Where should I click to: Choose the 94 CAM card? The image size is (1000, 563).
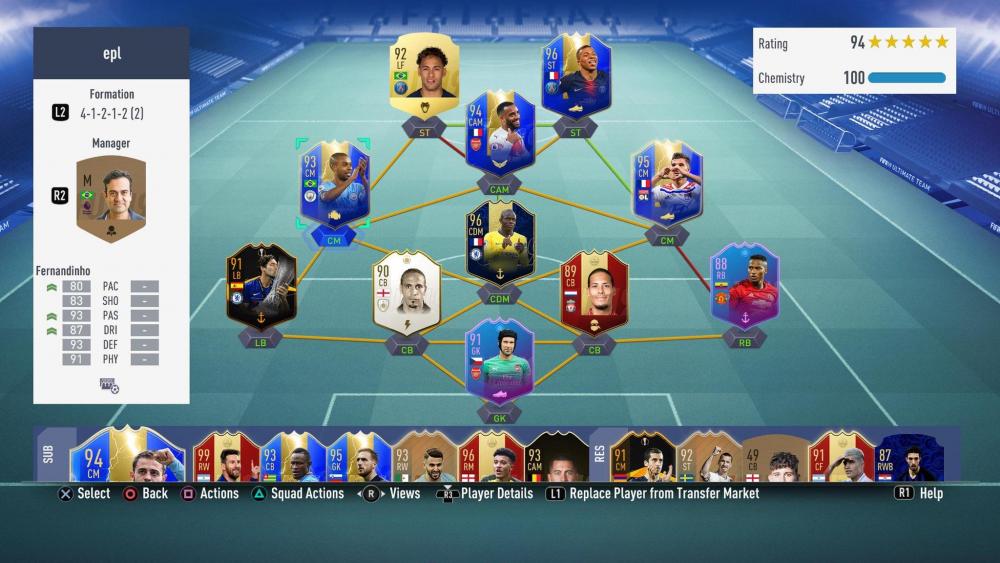pos(500,133)
